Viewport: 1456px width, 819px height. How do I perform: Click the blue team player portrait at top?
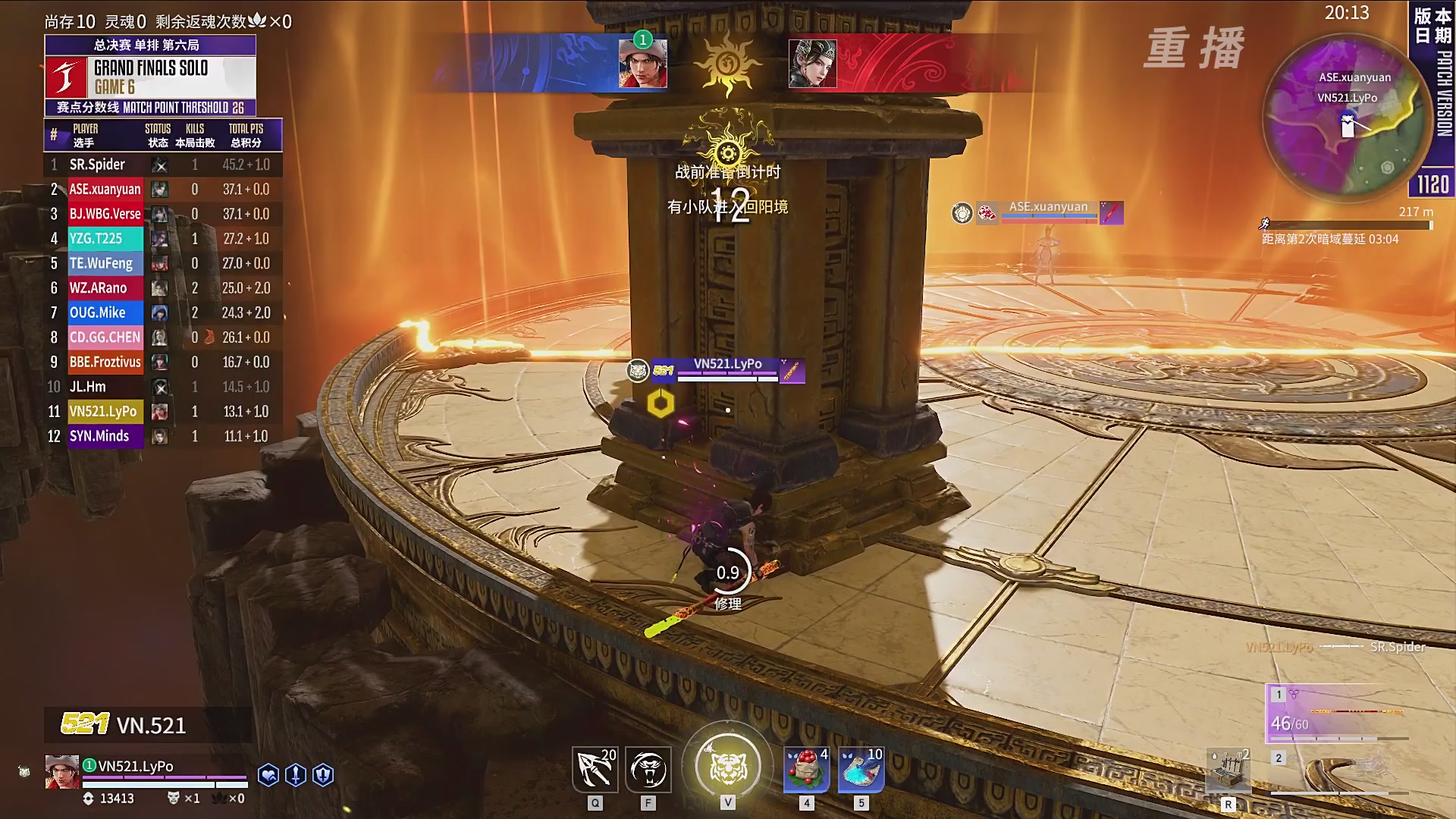coord(642,64)
